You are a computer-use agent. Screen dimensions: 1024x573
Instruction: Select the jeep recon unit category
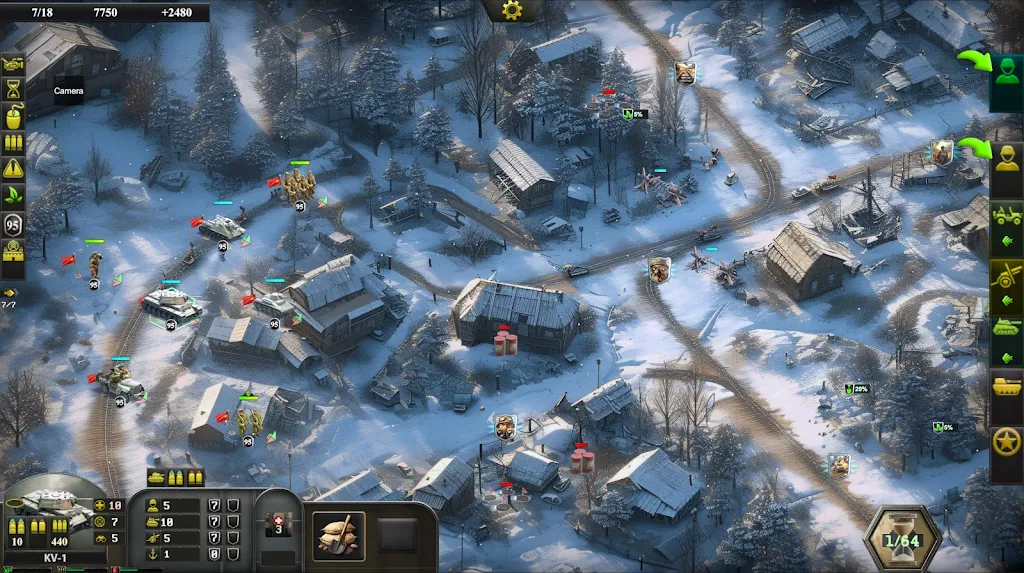(x=1006, y=217)
